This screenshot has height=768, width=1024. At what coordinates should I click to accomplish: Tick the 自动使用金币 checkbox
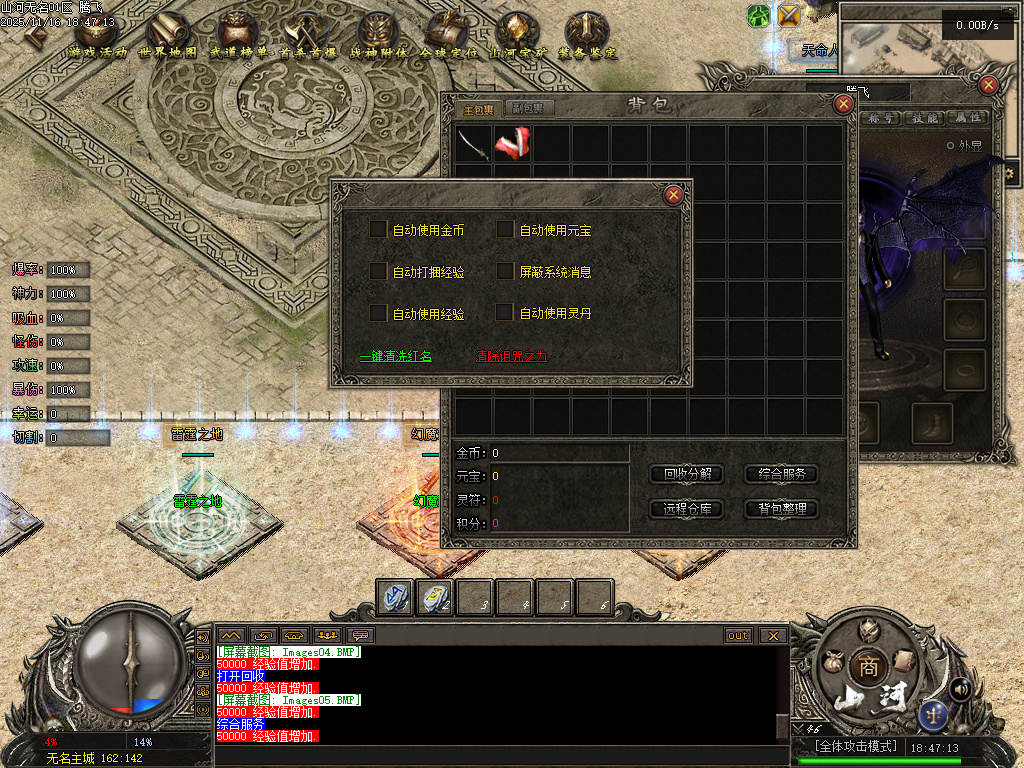tap(378, 230)
